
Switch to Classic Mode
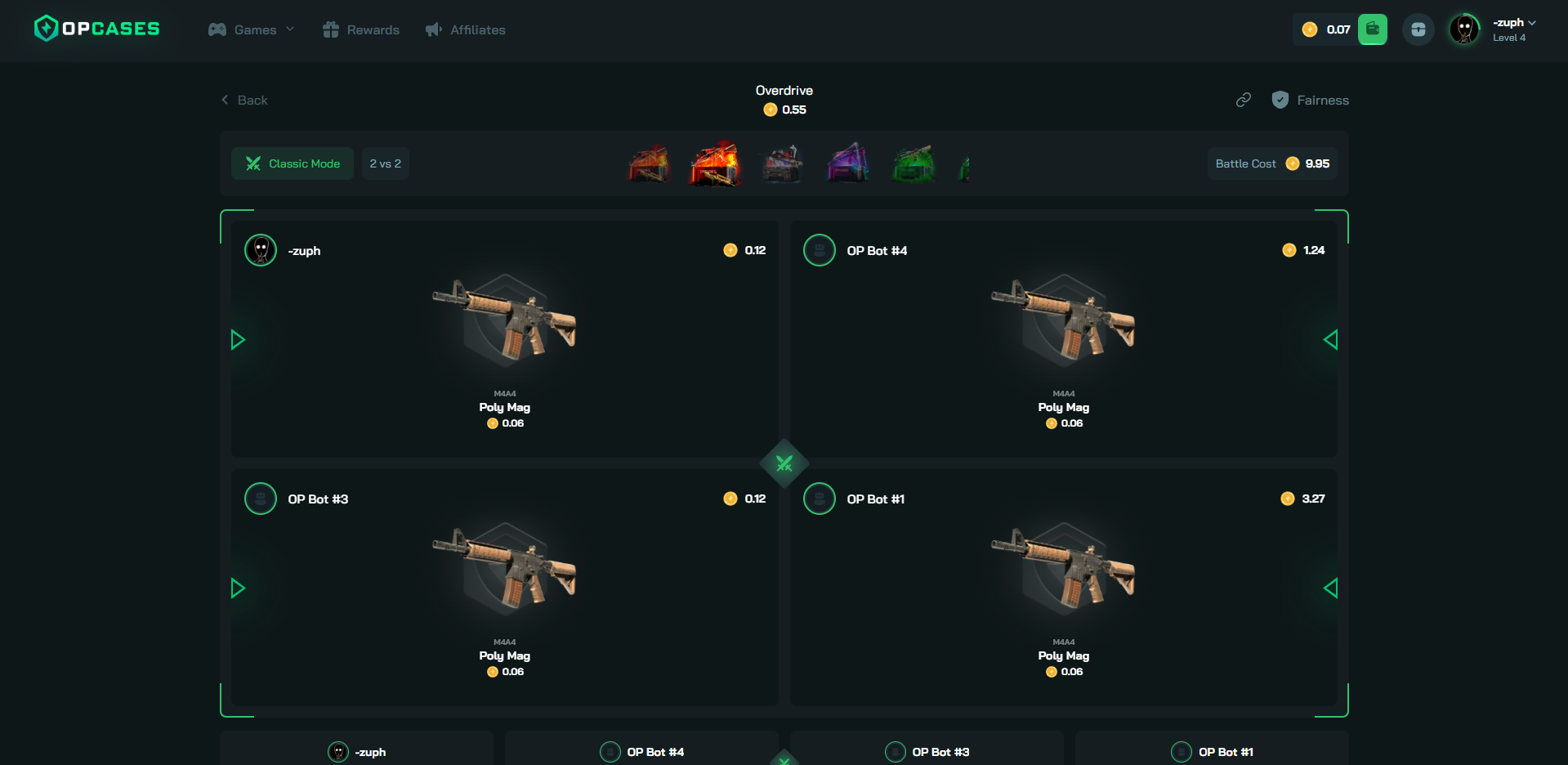[x=292, y=163]
